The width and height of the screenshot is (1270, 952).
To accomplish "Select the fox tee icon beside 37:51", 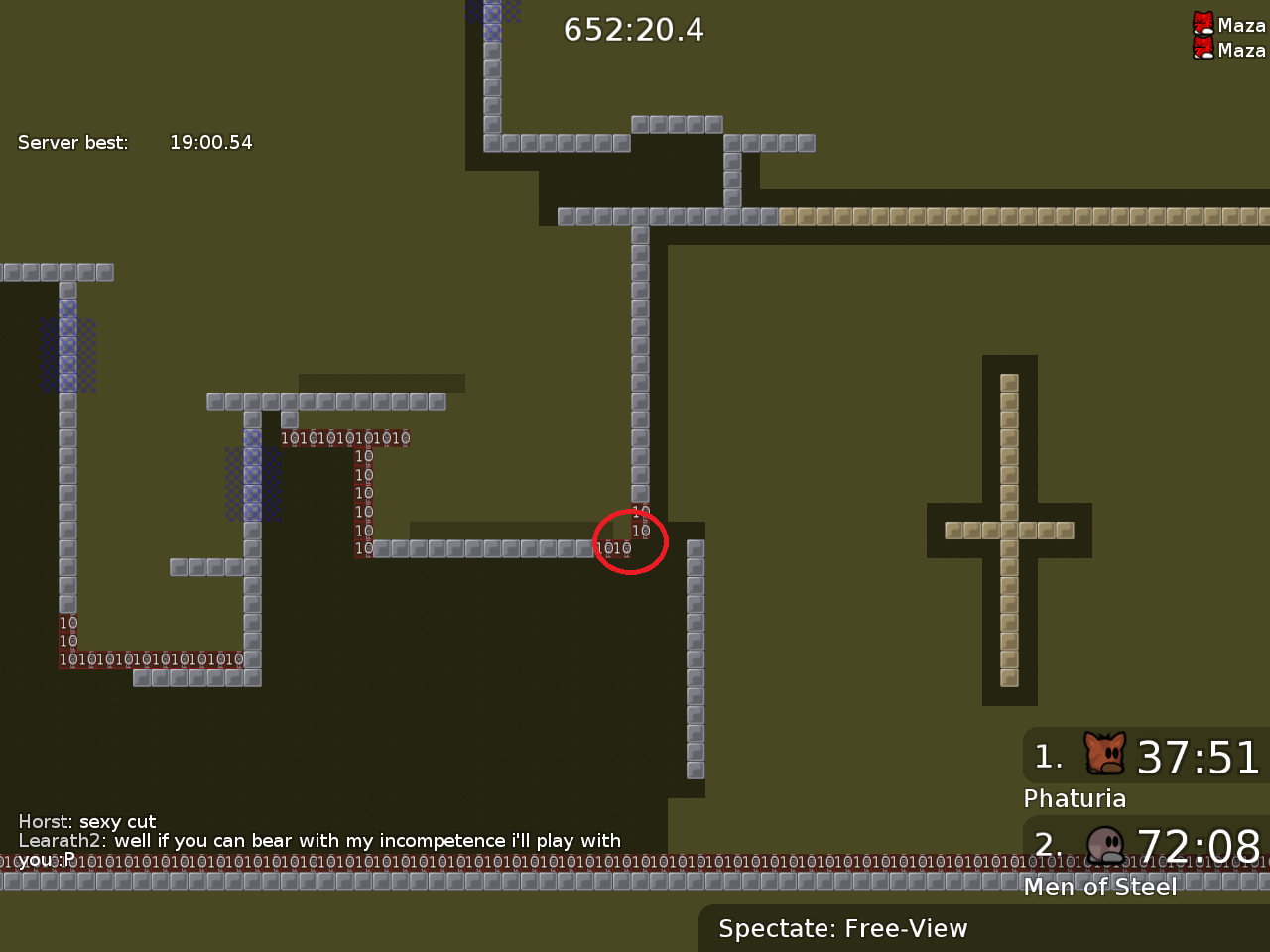I will click(x=1103, y=754).
